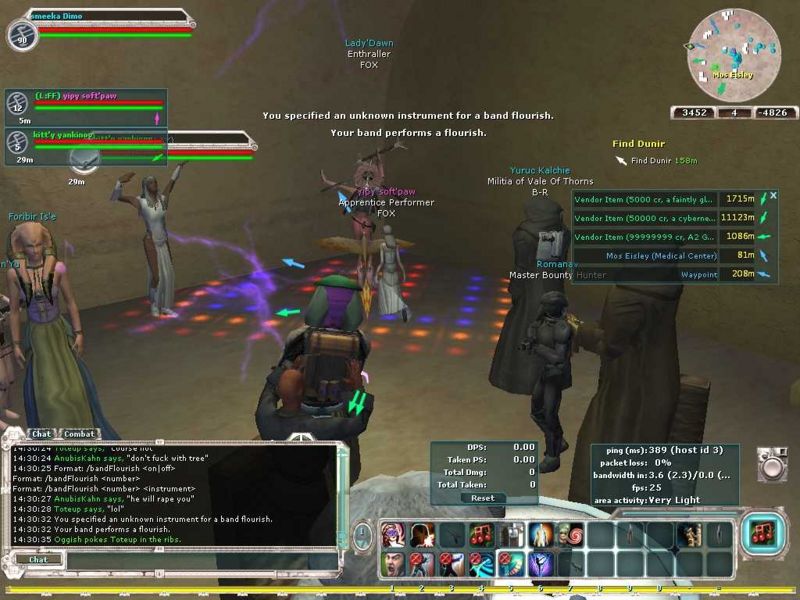Choose the 99999999 cr vendor item waypoint

[x=646, y=236]
